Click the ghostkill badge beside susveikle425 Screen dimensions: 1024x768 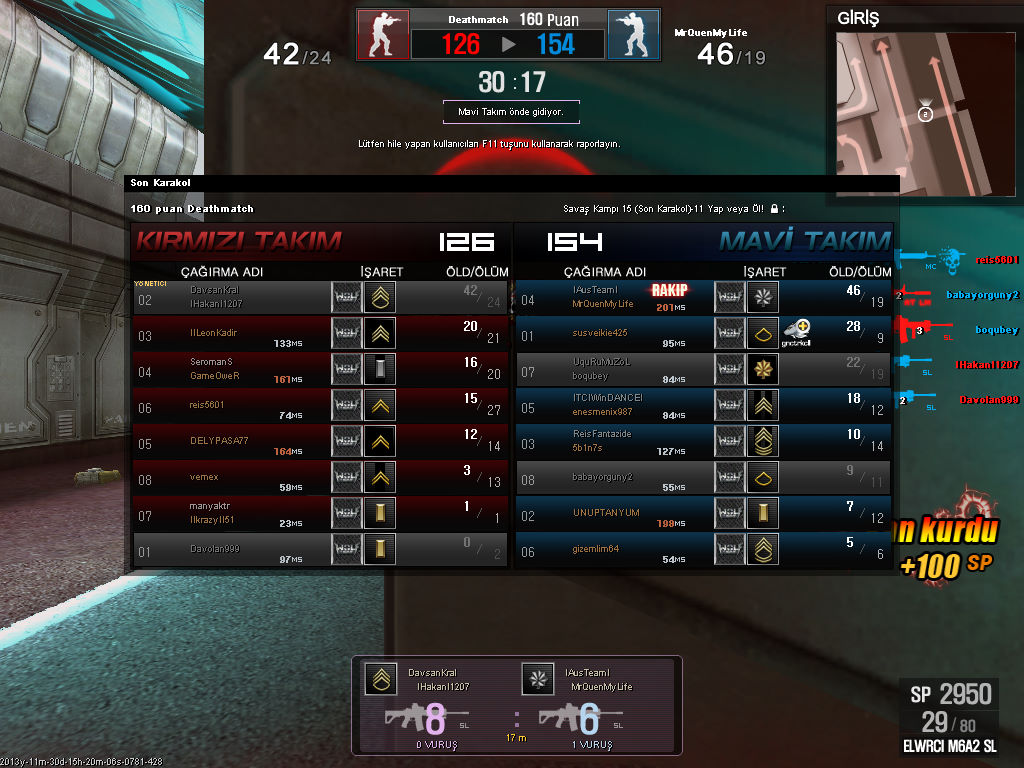pyautogui.click(x=797, y=332)
